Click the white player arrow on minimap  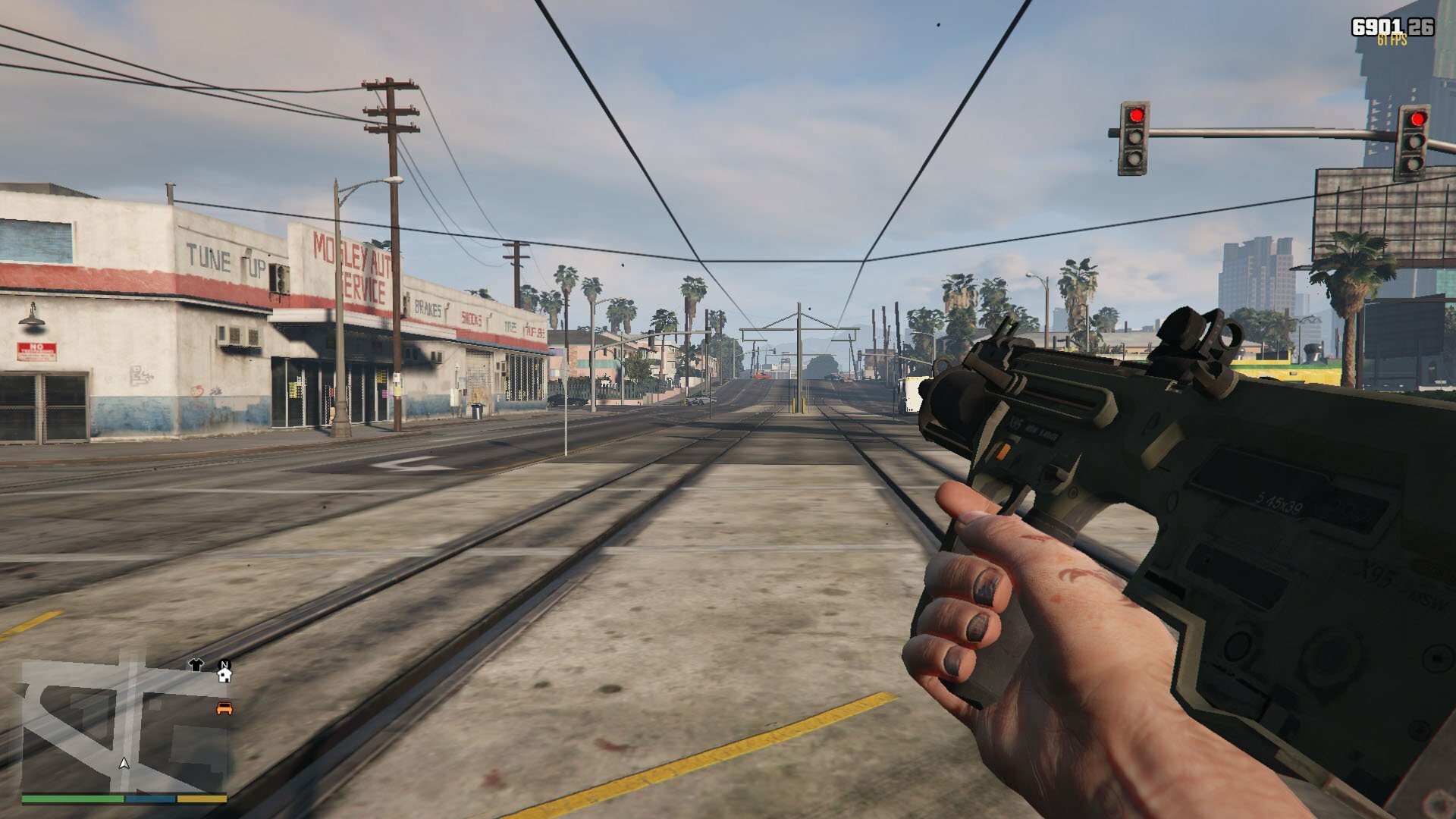(x=124, y=764)
